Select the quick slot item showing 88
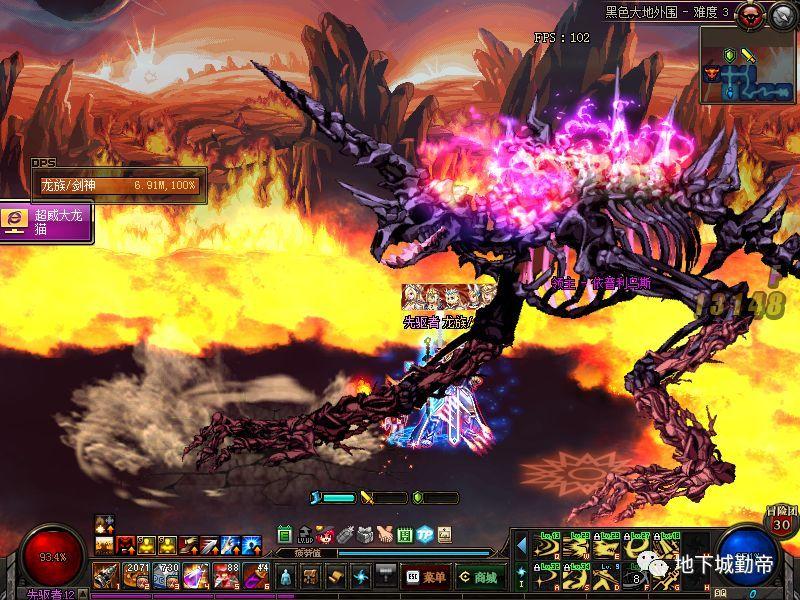 tap(226, 576)
